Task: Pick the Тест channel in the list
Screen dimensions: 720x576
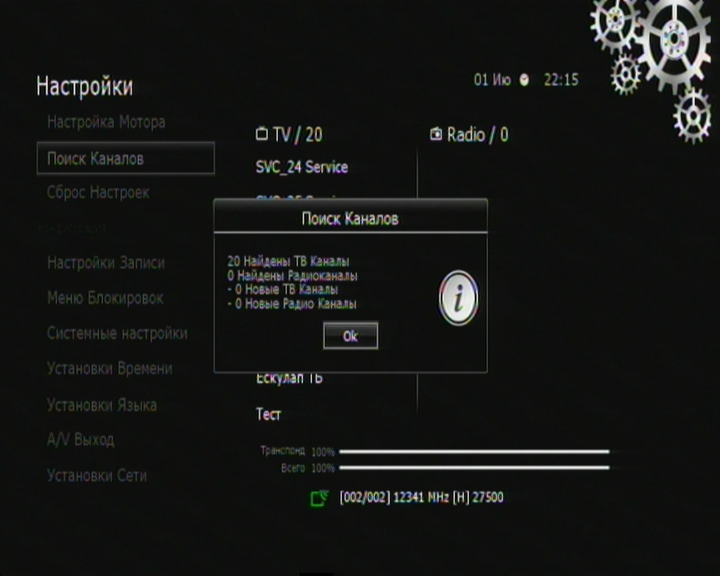Action: [269, 414]
